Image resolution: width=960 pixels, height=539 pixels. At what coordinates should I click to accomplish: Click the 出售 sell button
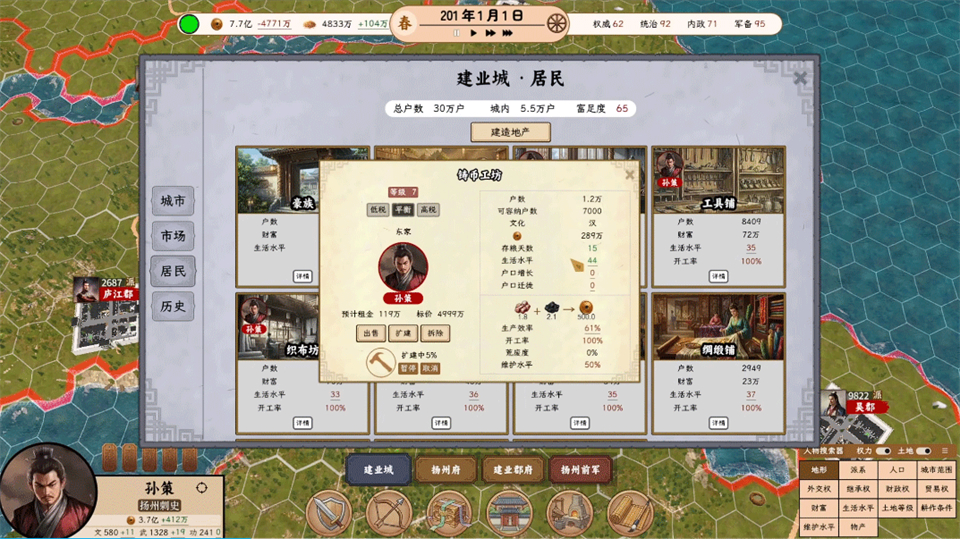point(370,332)
